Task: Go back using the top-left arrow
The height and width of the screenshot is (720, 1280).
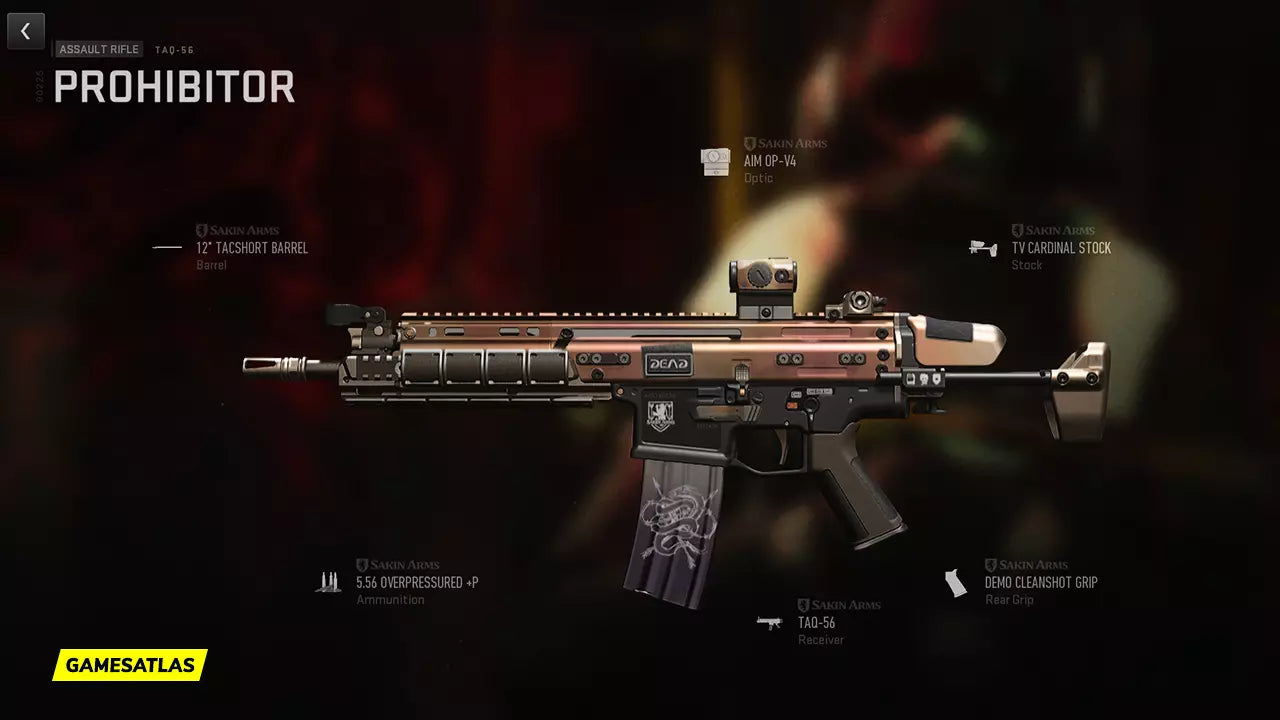Action: tap(26, 32)
